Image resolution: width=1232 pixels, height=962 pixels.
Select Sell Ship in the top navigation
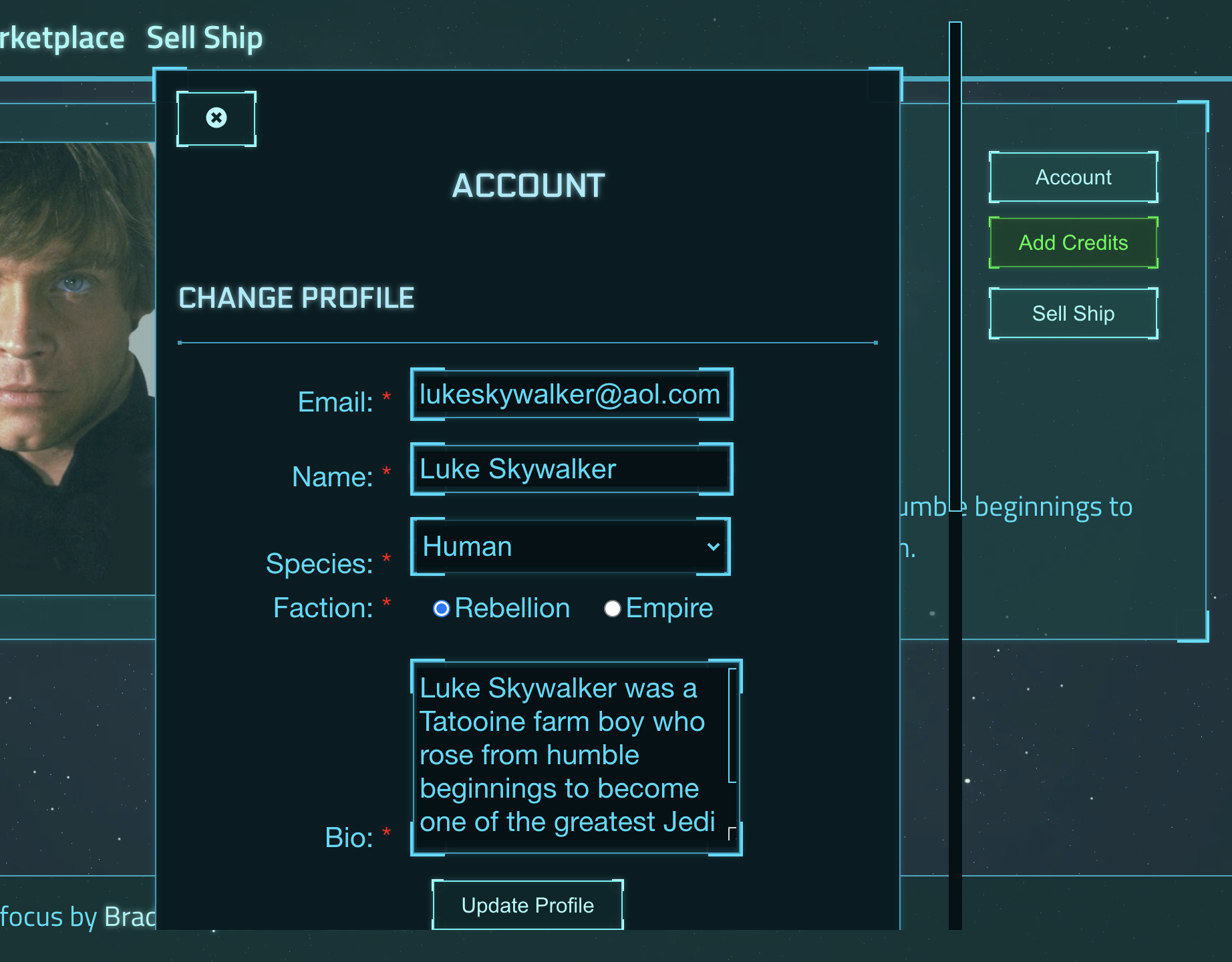[204, 37]
